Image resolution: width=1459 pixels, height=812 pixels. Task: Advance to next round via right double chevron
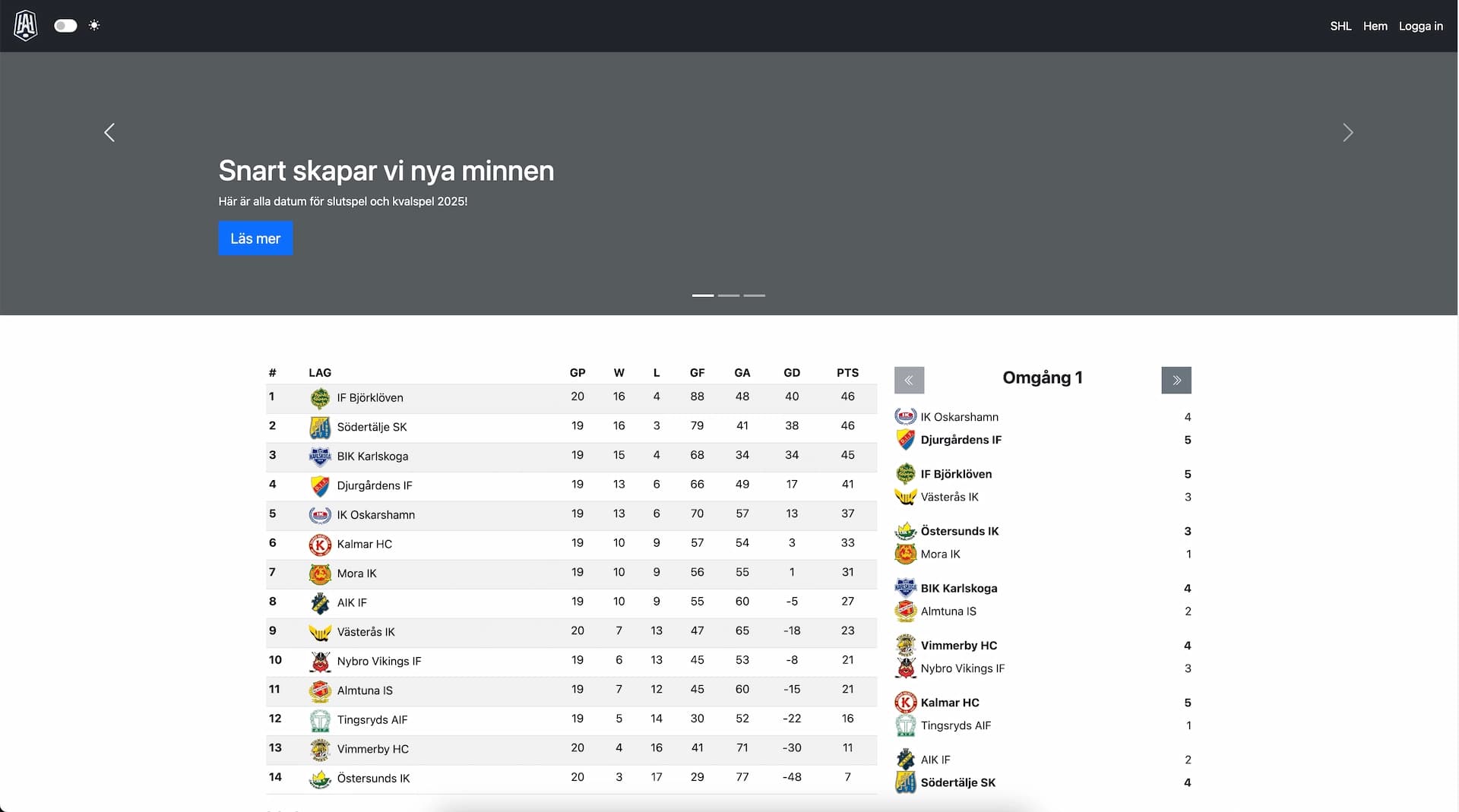coord(1176,380)
